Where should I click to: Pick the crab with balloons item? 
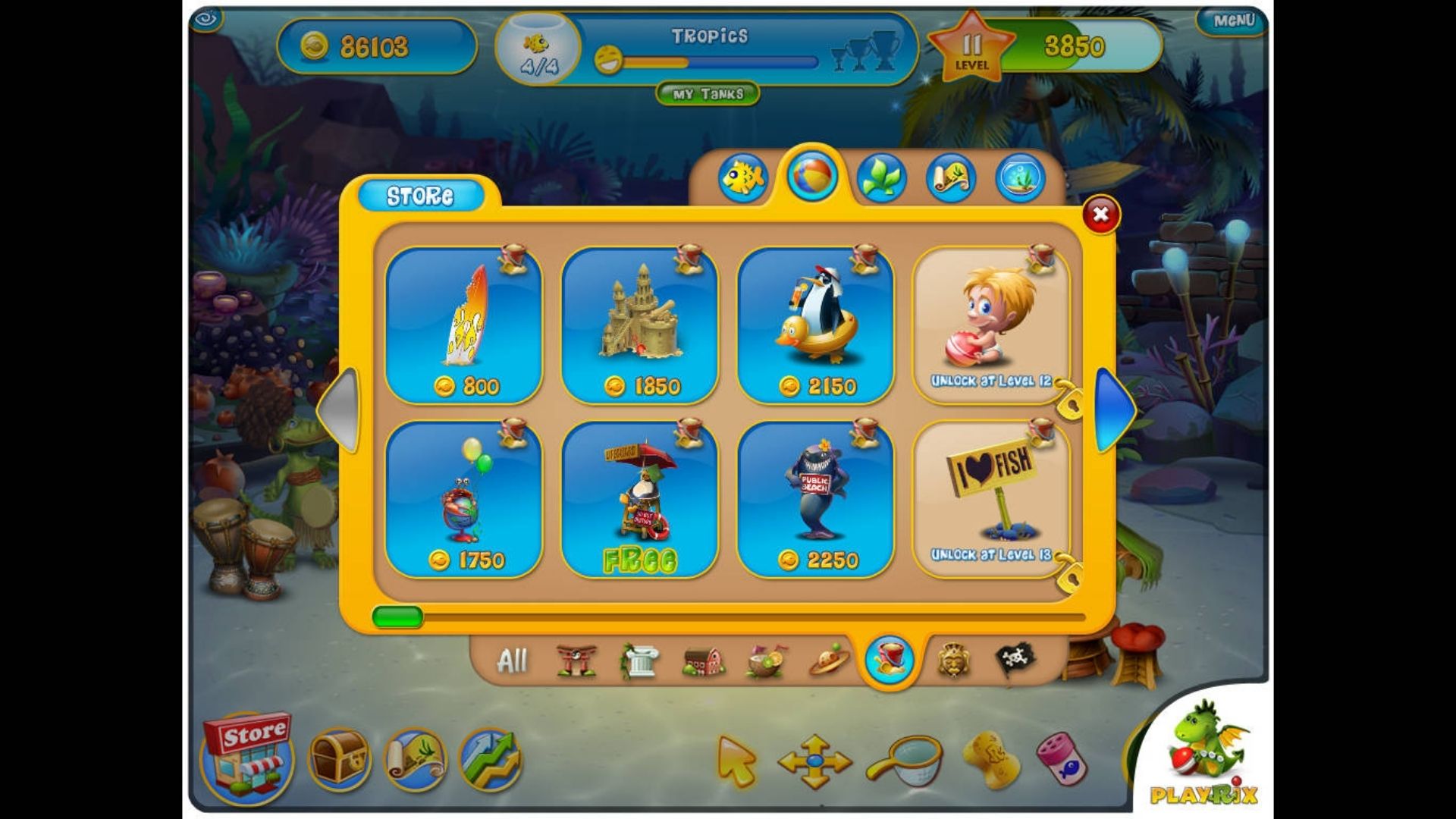464,499
